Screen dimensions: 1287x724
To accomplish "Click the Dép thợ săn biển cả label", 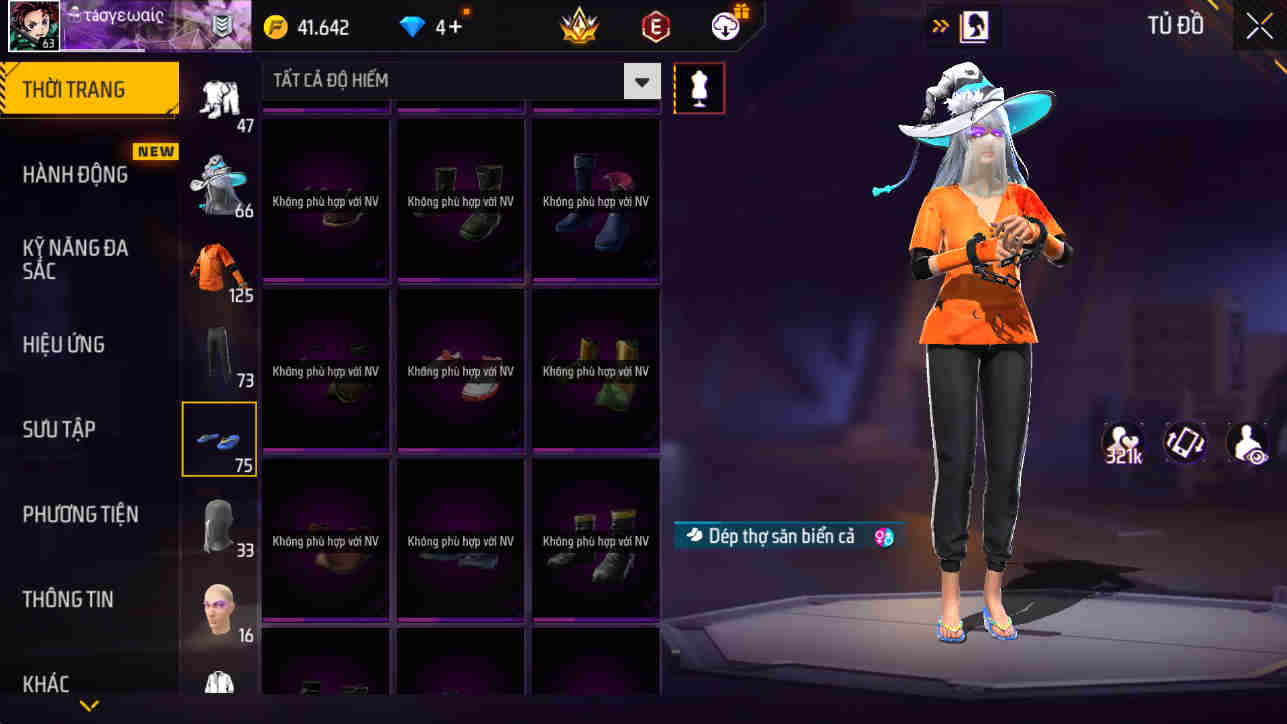I will [x=790, y=537].
